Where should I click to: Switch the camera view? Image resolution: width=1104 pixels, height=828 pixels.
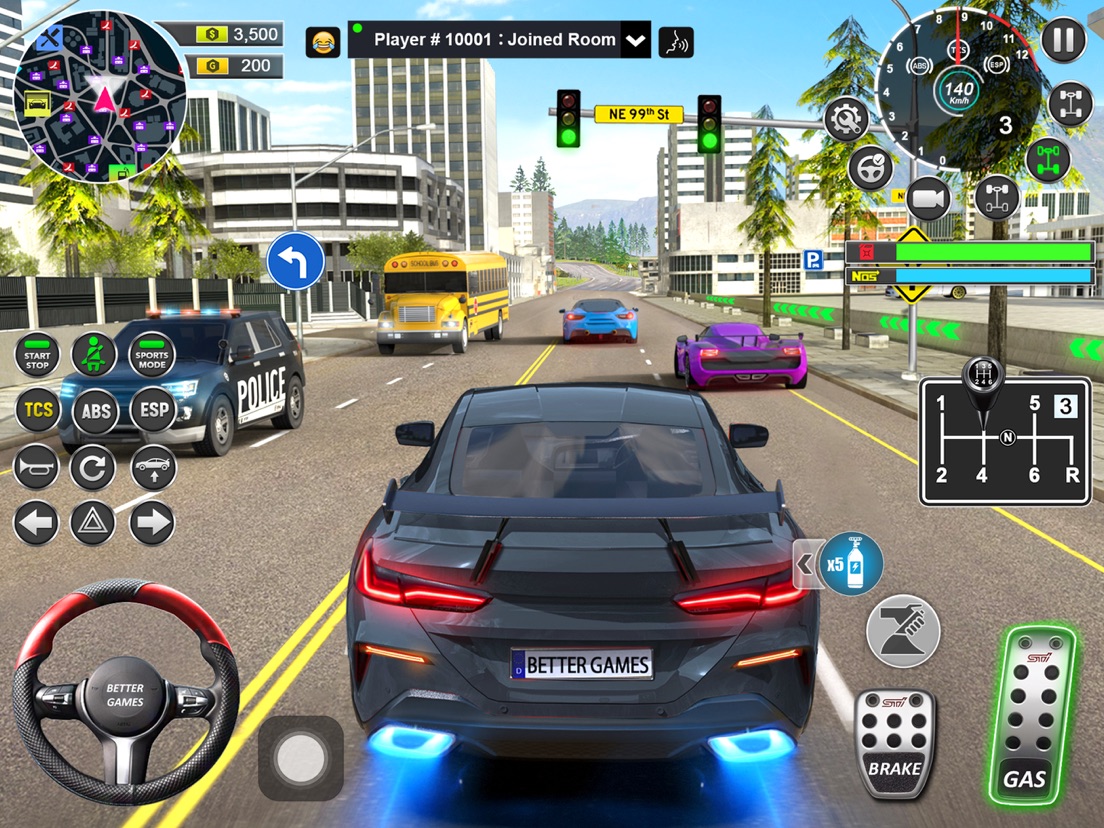(x=928, y=199)
